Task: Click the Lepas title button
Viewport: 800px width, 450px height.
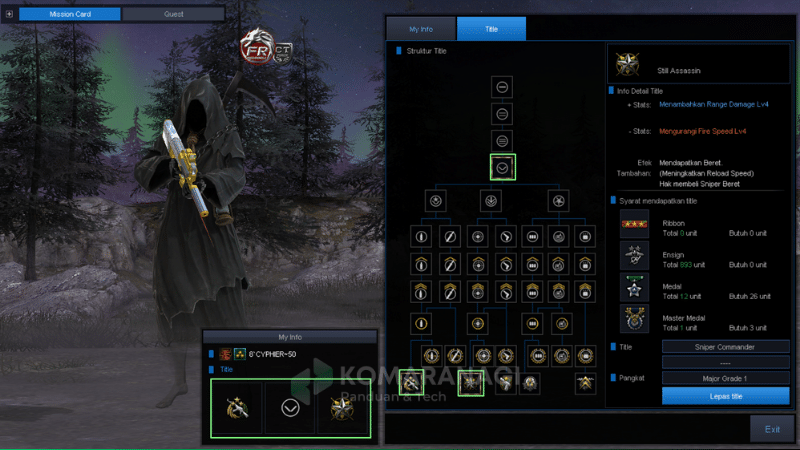Action: pyautogui.click(x=725, y=396)
